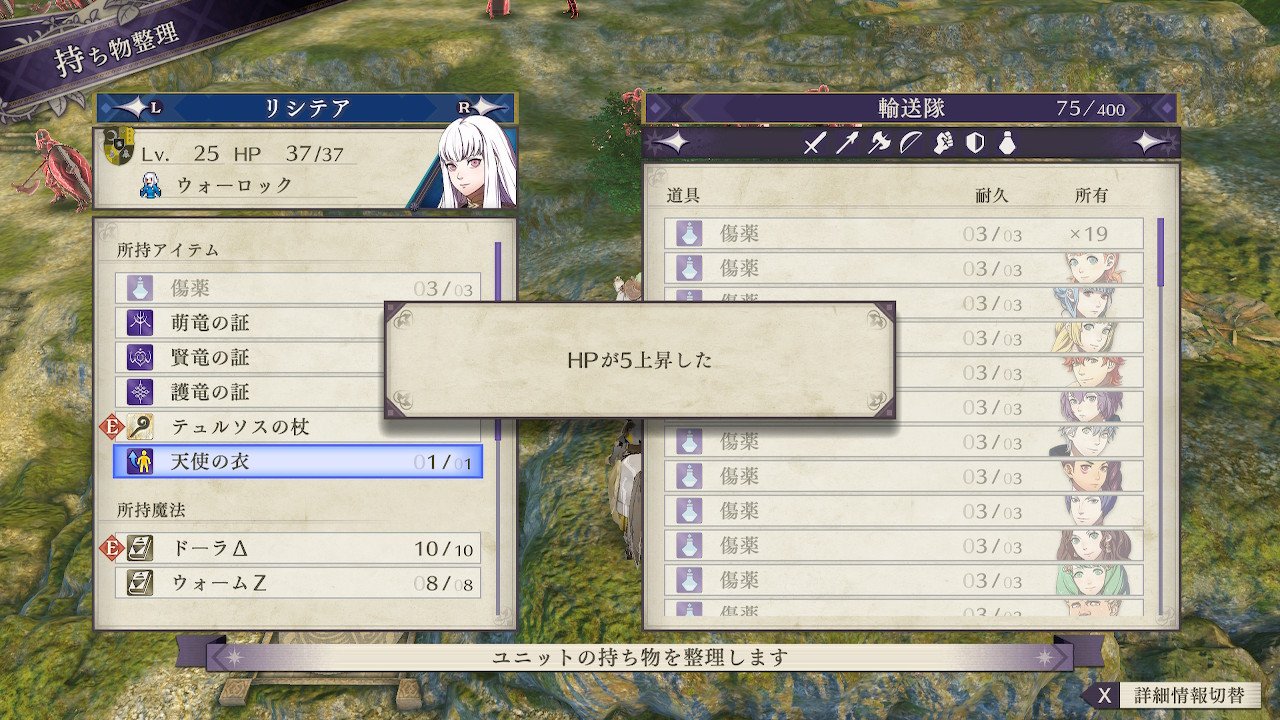Show axes with the axe filter
The width and height of the screenshot is (1280, 720).
pos(879,143)
